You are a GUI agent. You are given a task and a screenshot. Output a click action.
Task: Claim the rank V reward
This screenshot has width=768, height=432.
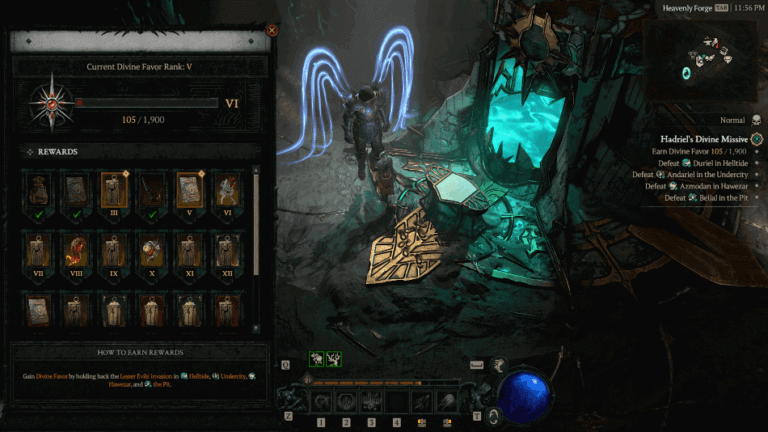(x=189, y=189)
